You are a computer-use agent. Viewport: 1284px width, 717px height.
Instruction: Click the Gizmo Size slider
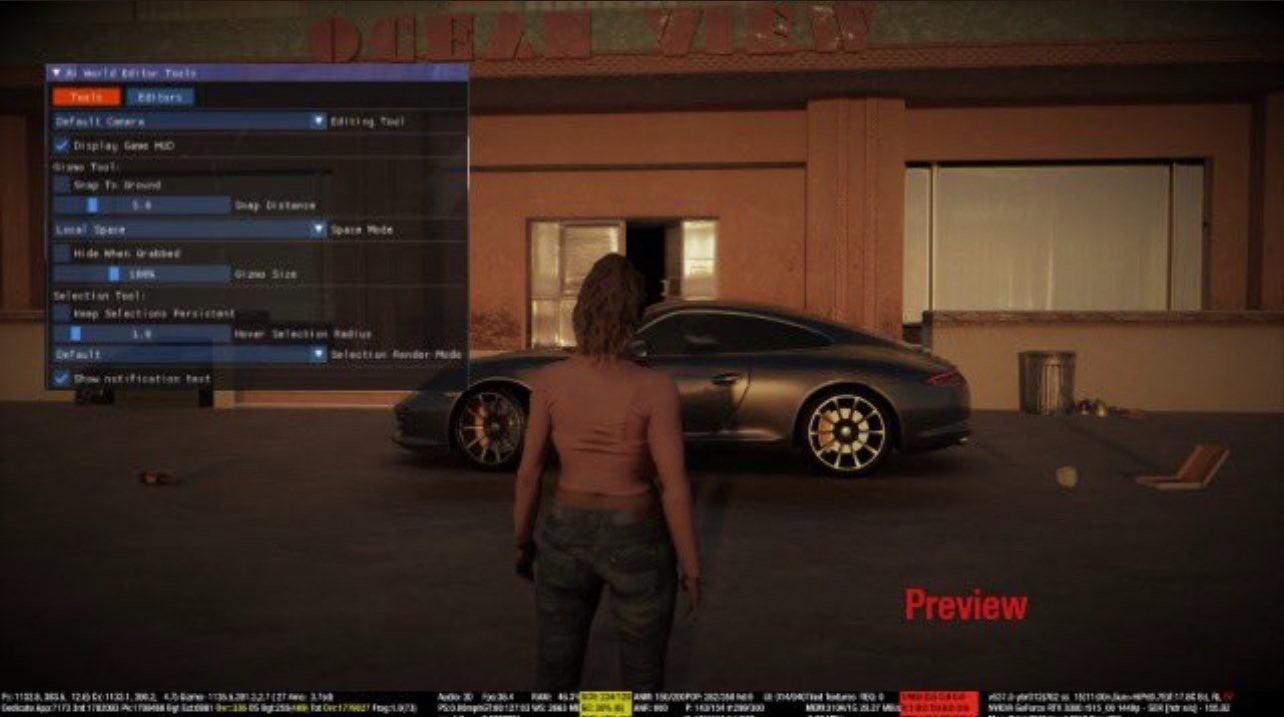point(141,274)
